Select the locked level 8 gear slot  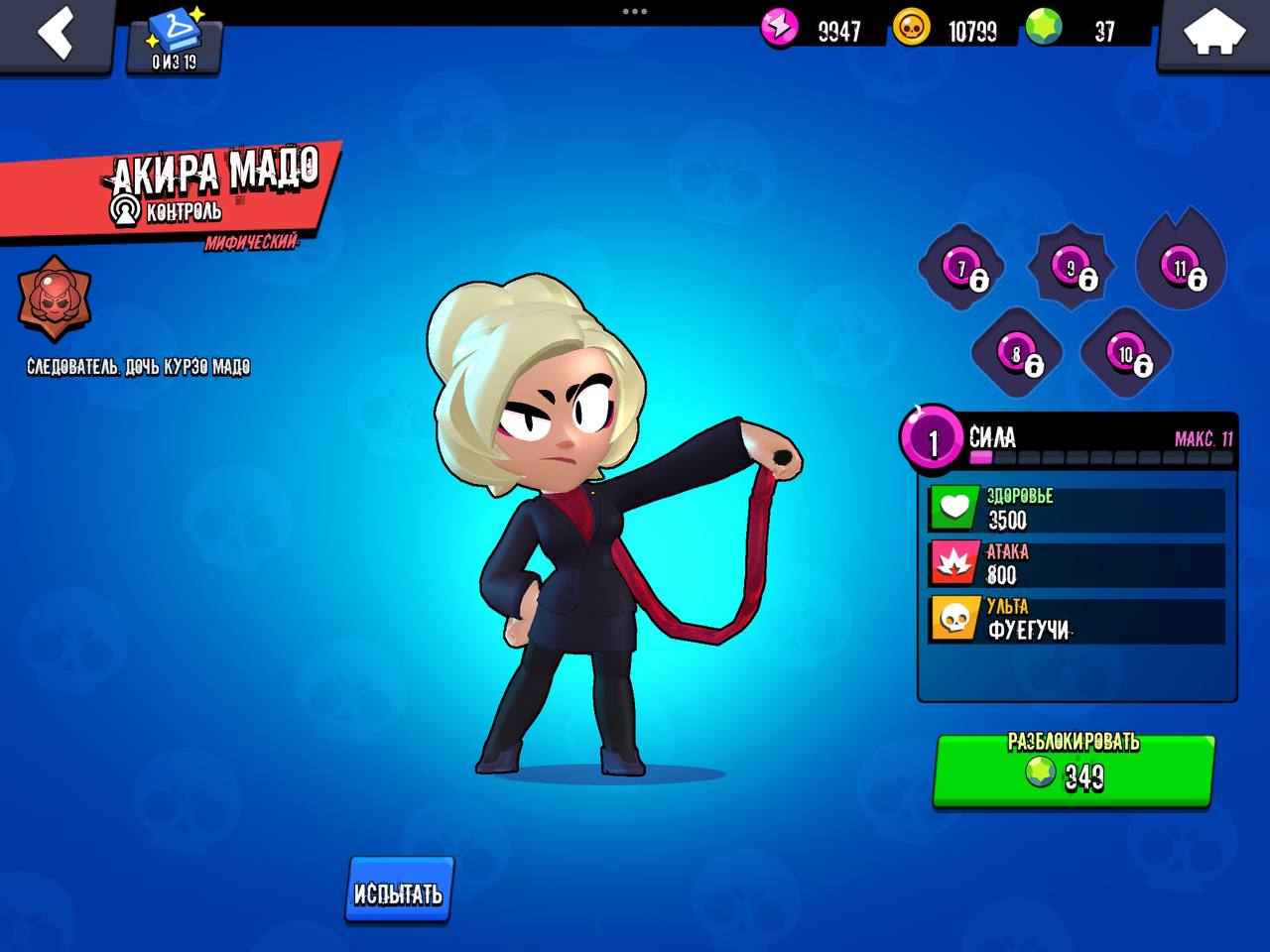1016,354
